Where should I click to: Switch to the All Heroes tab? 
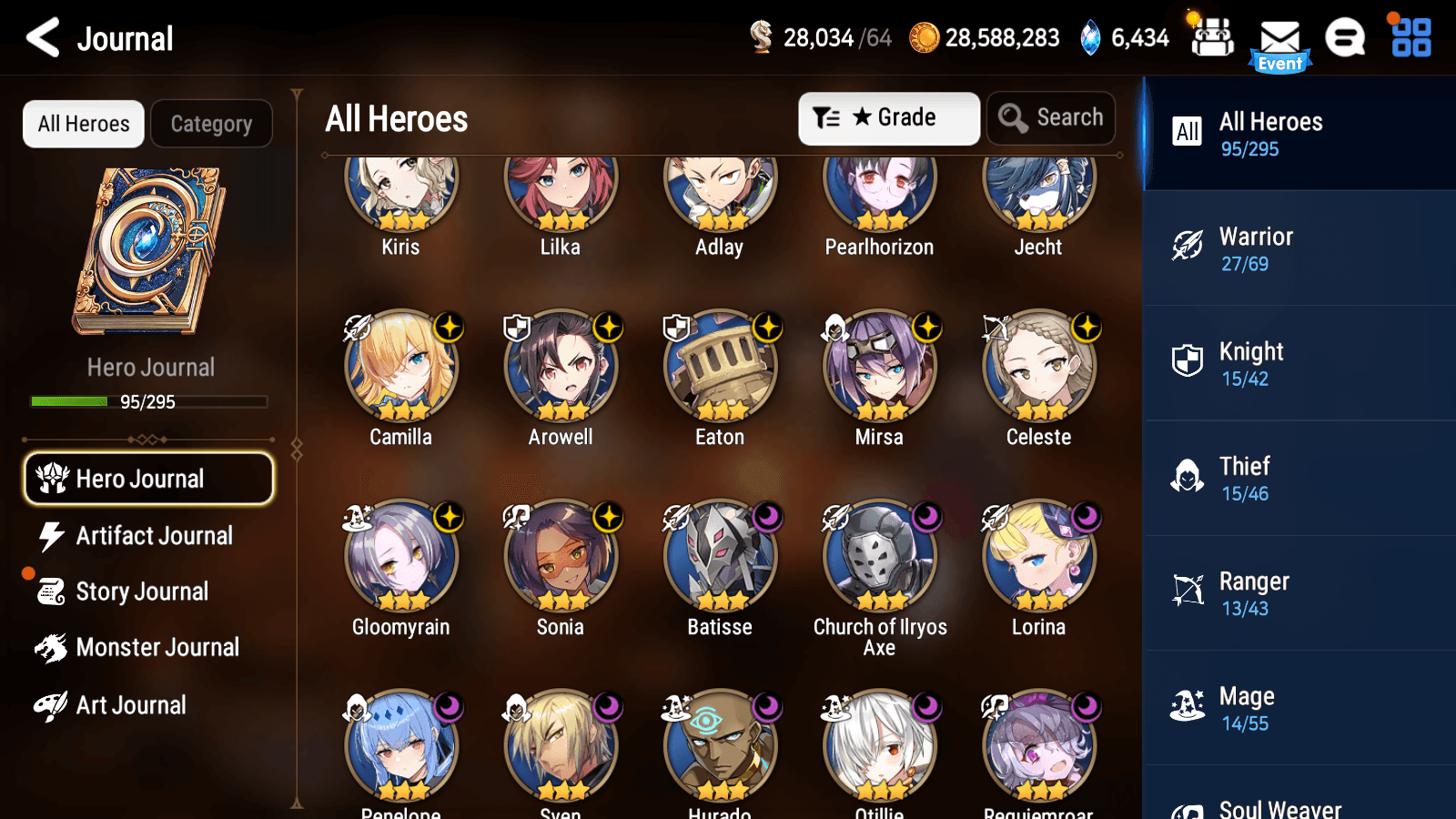[x=83, y=124]
